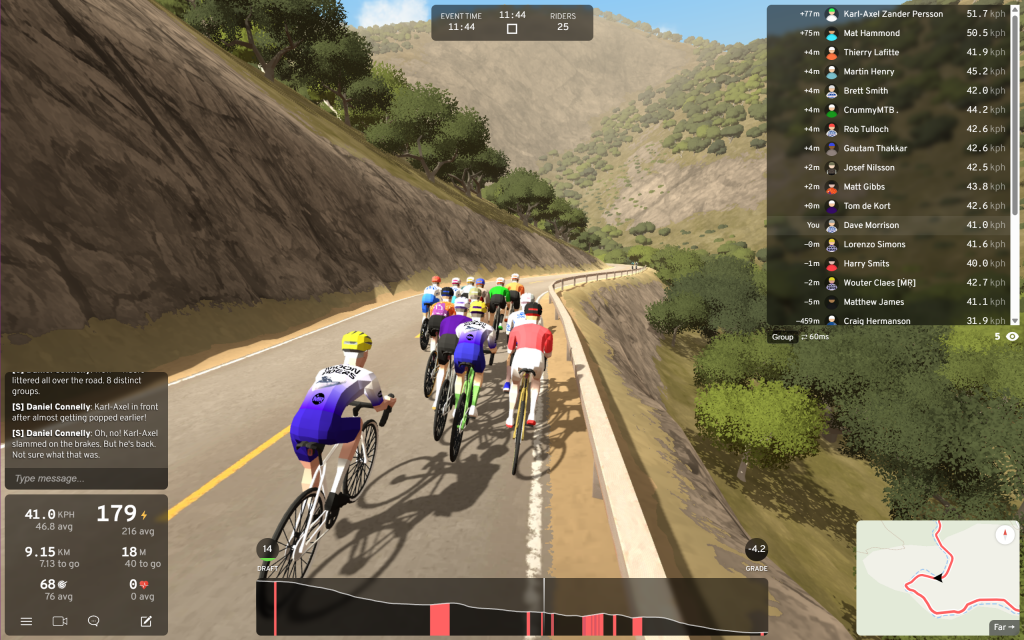
Task: Click the square stop icon under the timer
Action: [x=512, y=29]
